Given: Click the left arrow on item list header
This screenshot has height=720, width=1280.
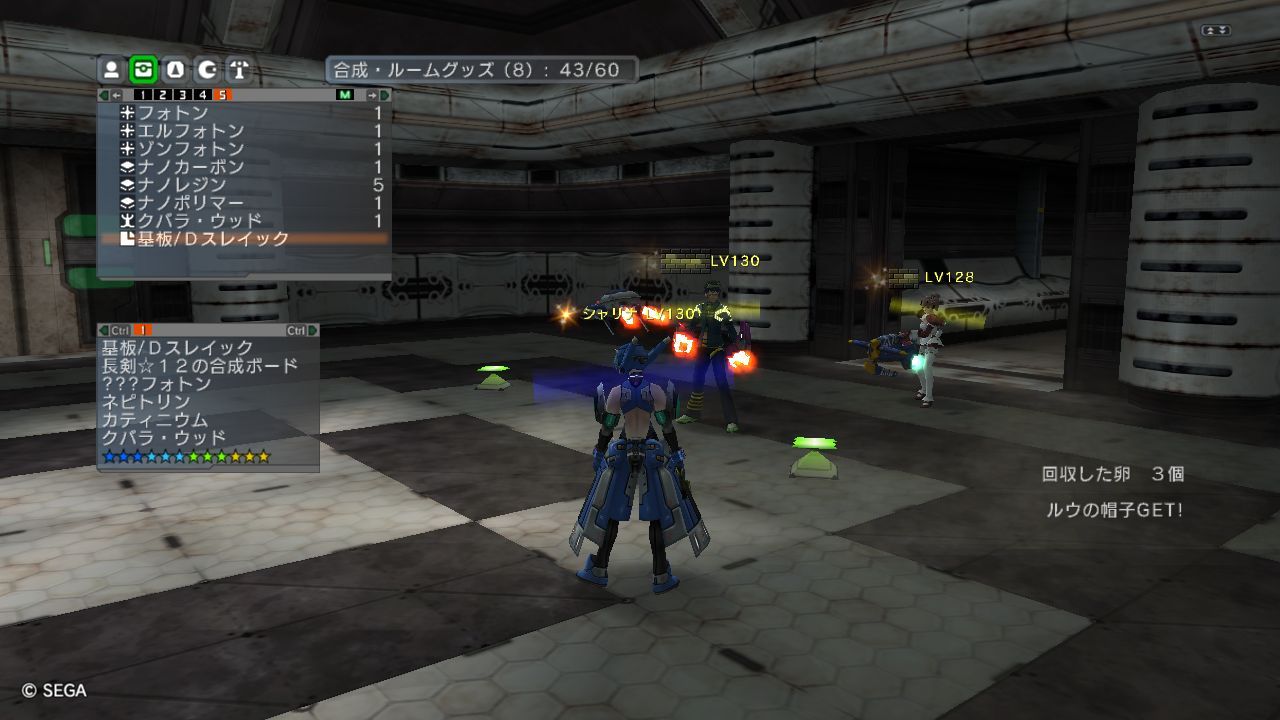Looking at the screenshot, I should pos(116,95).
